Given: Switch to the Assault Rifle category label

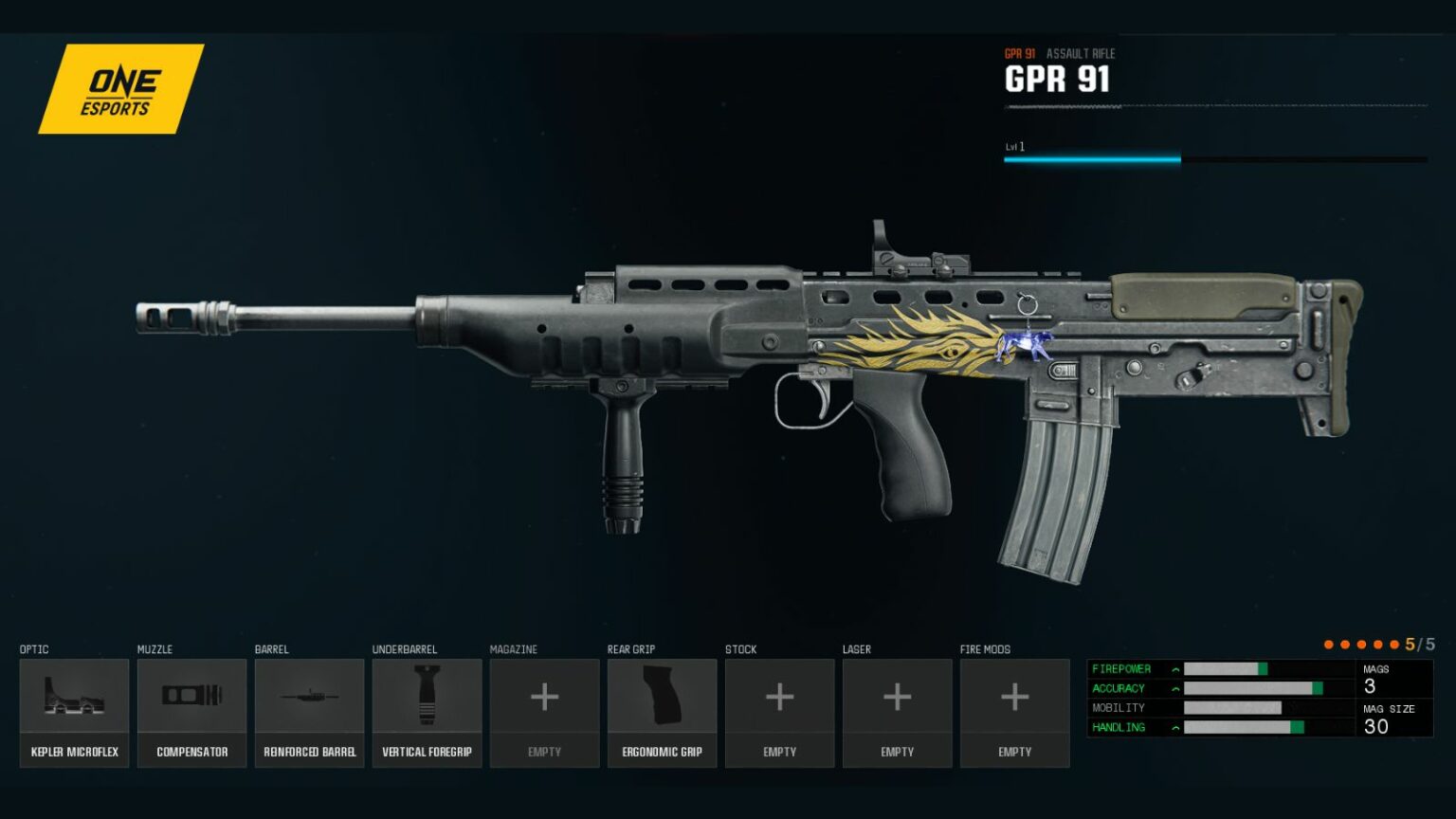Looking at the screenshot, I should [1082, 54].
